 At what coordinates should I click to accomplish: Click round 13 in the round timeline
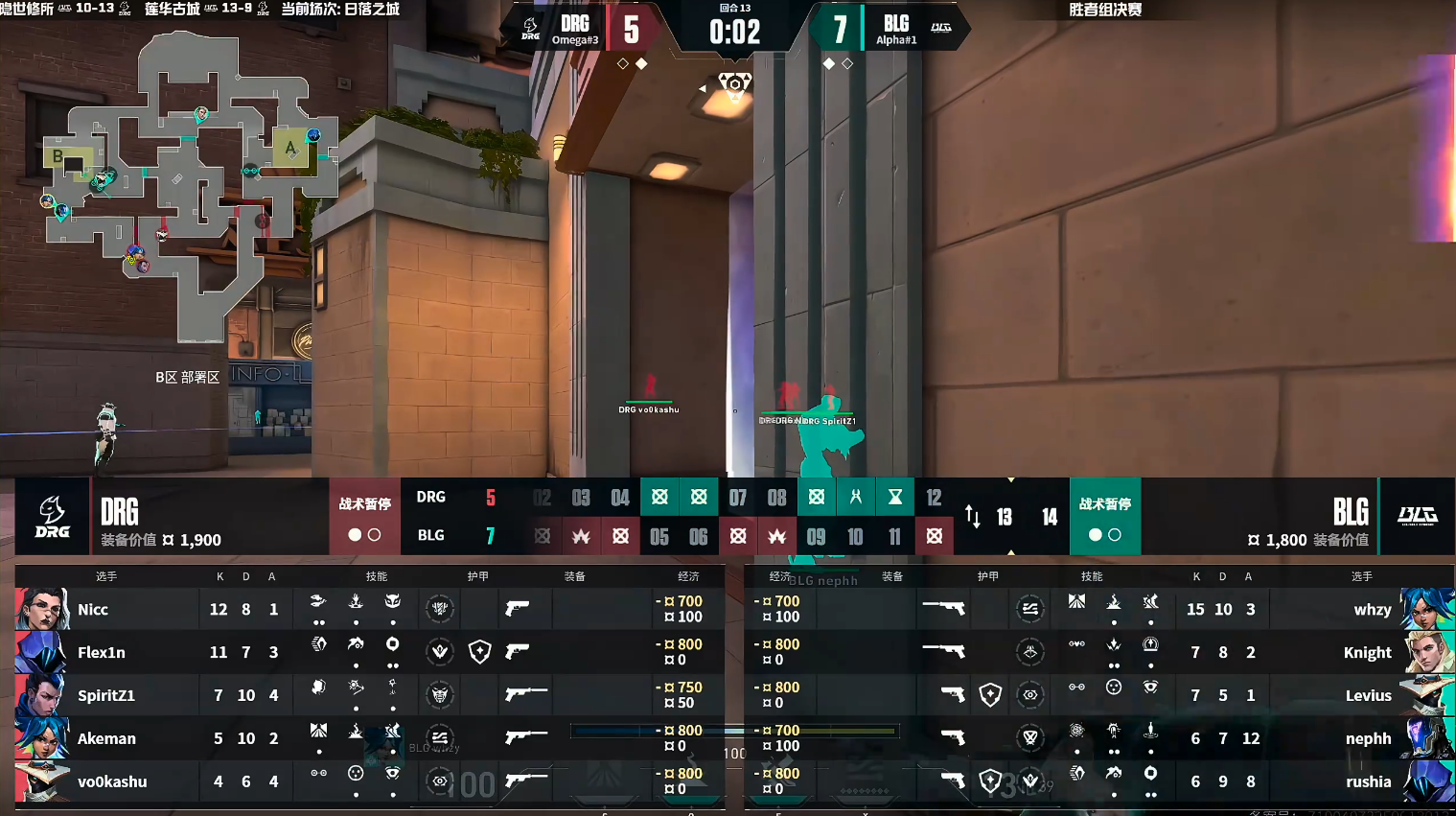click(1005, 517)
